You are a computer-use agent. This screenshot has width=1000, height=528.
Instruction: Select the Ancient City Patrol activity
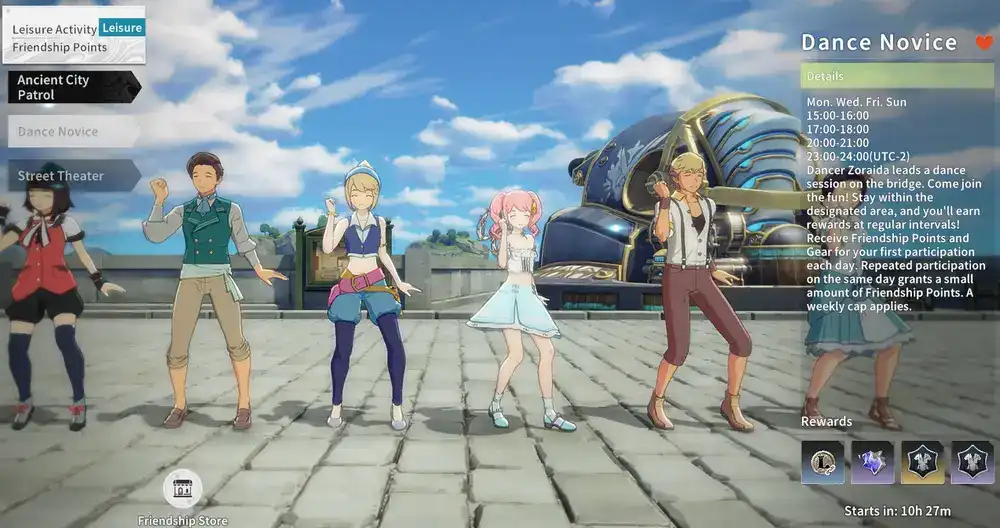(70, 88)
